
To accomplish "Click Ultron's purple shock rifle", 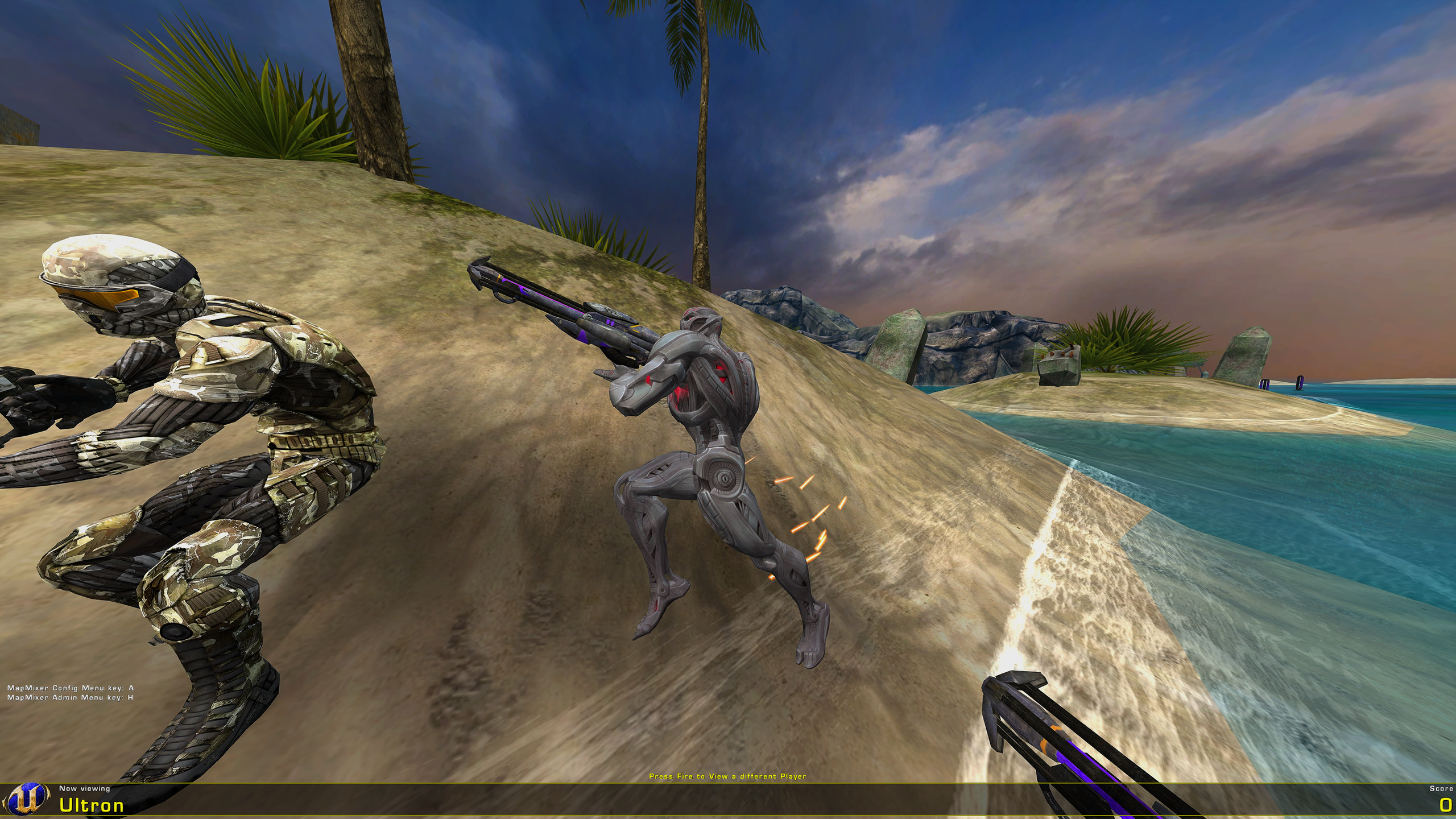I will click(569, 313).
